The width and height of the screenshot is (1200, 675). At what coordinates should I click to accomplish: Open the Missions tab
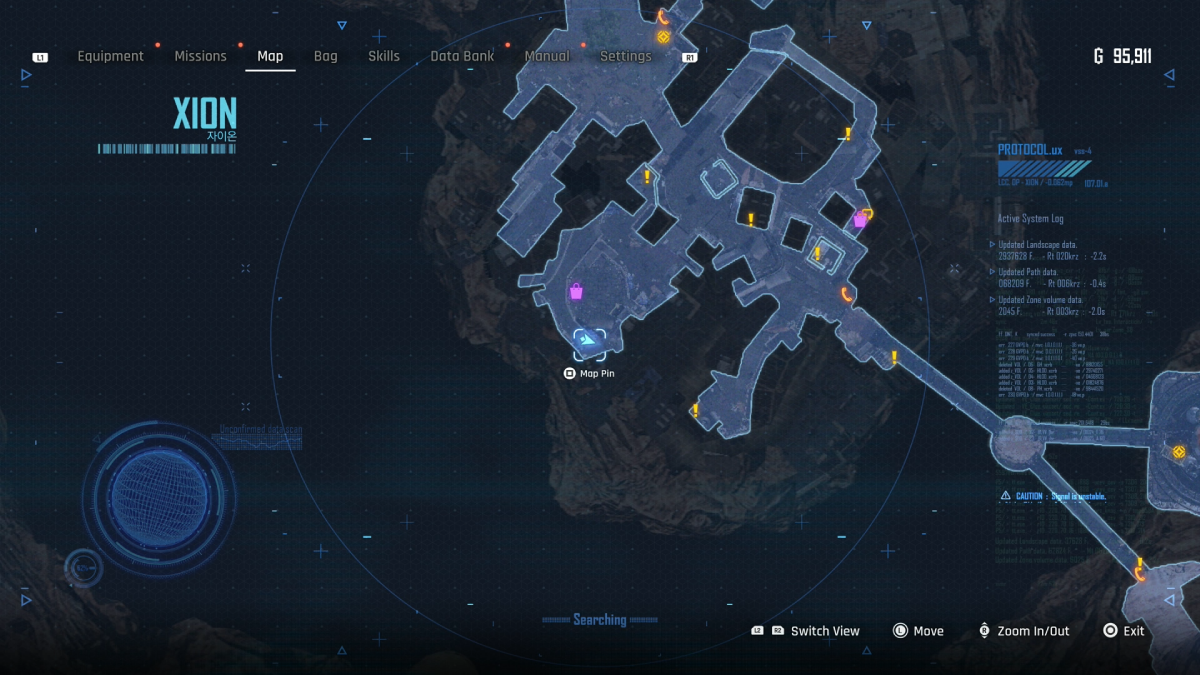pos(200,57)
